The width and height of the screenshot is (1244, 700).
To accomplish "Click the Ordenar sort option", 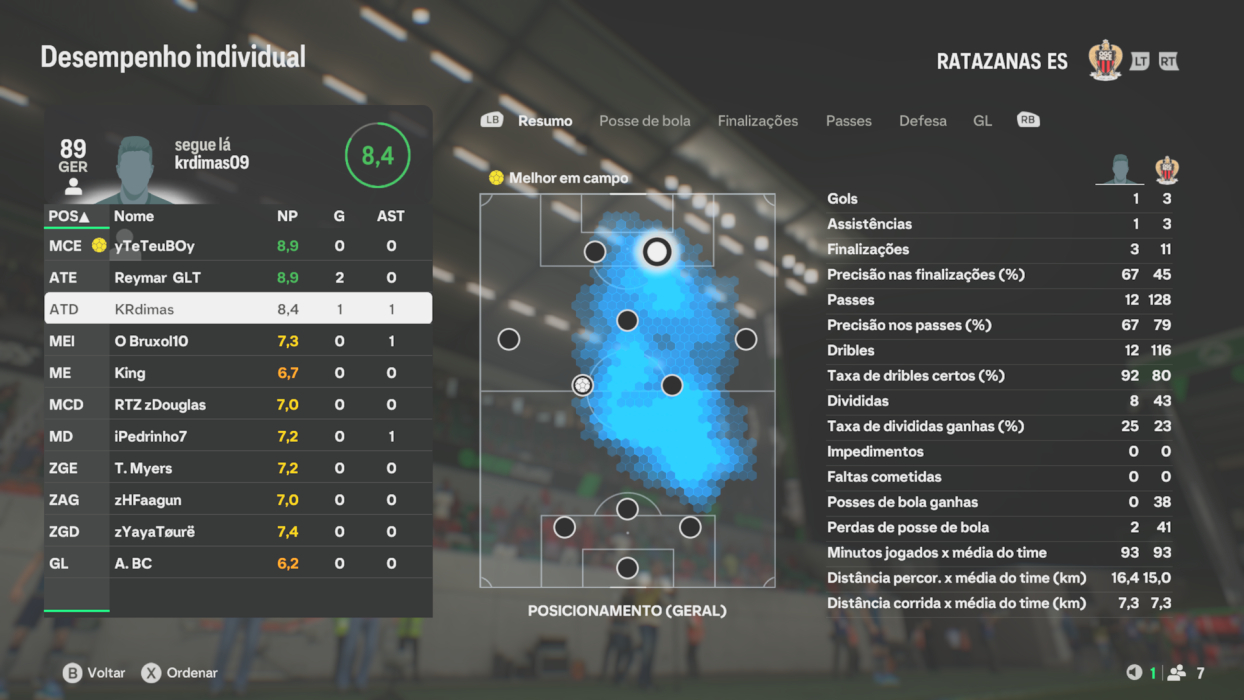I will (x=180, y=673).
